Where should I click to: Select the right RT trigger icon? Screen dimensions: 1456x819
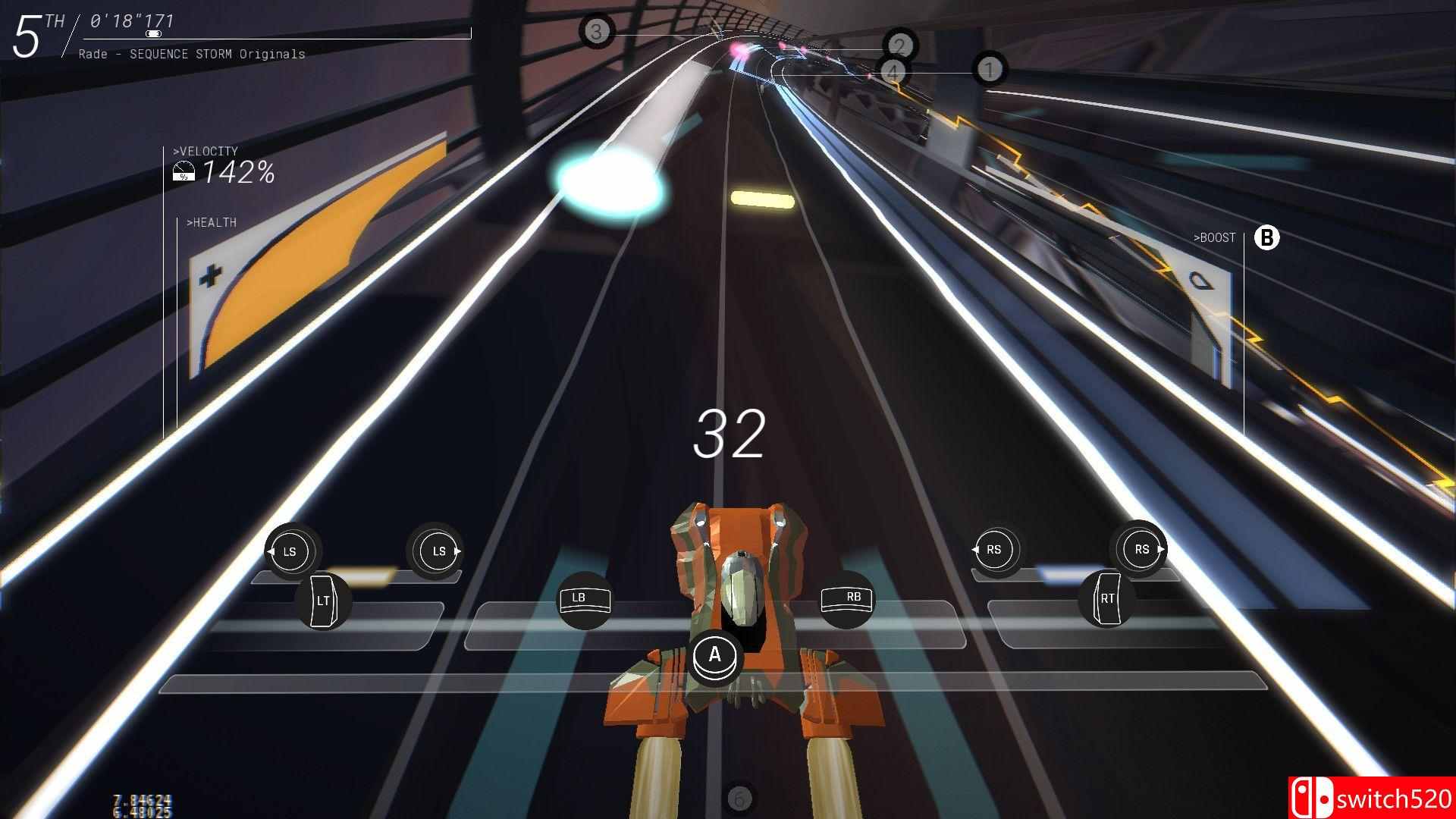point(1107,598)
